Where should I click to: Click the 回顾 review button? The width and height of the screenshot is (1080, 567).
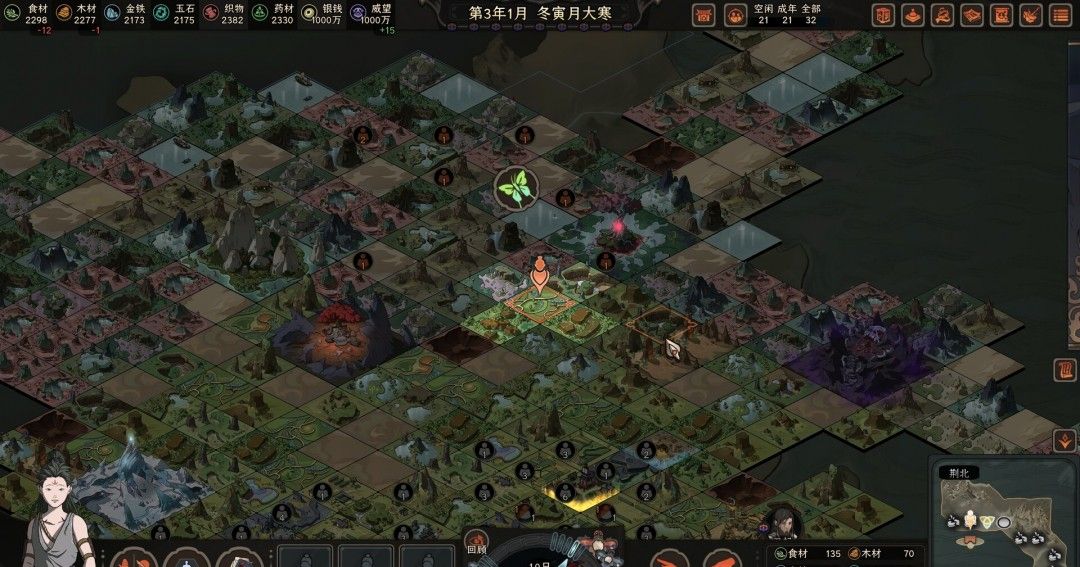pos(477,545)
